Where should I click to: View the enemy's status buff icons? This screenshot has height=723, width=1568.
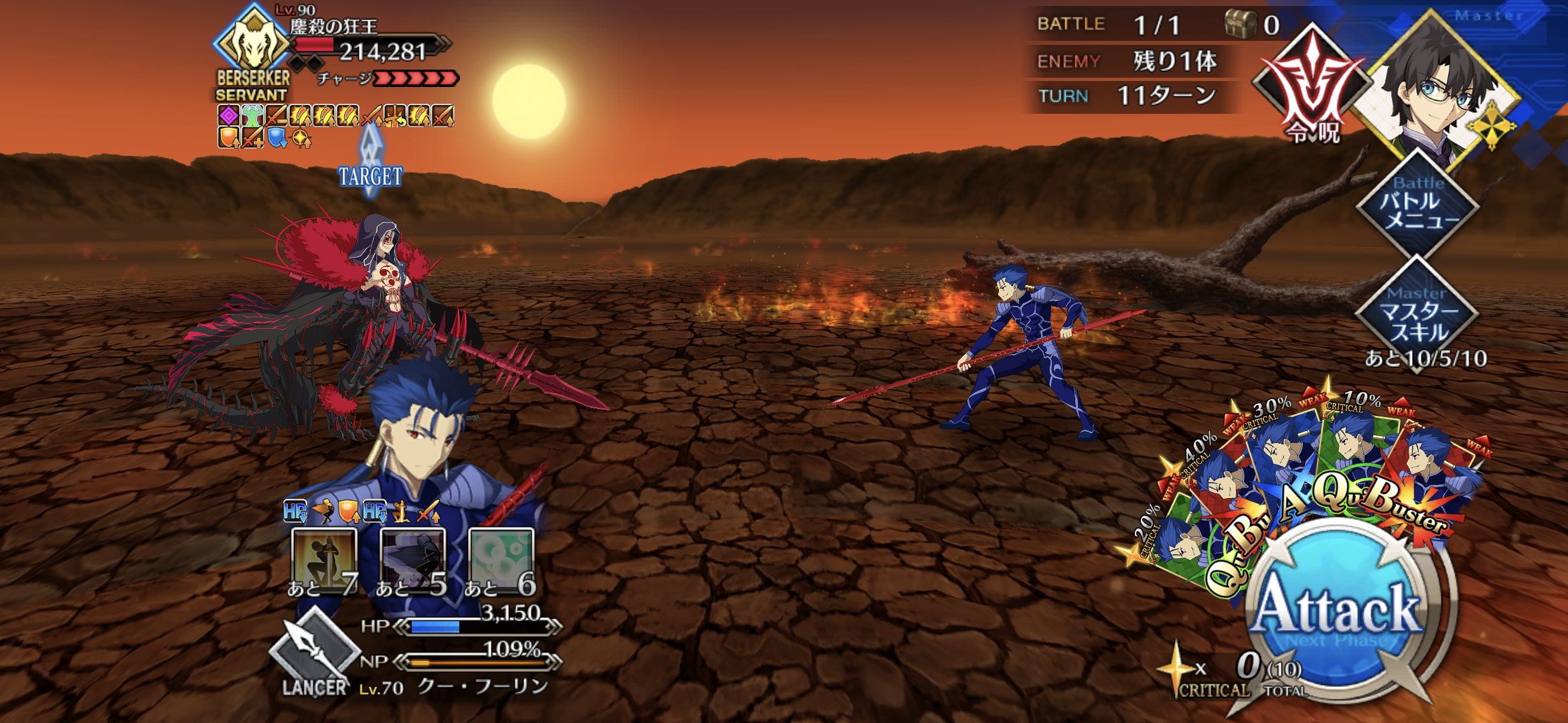point(335,126)
